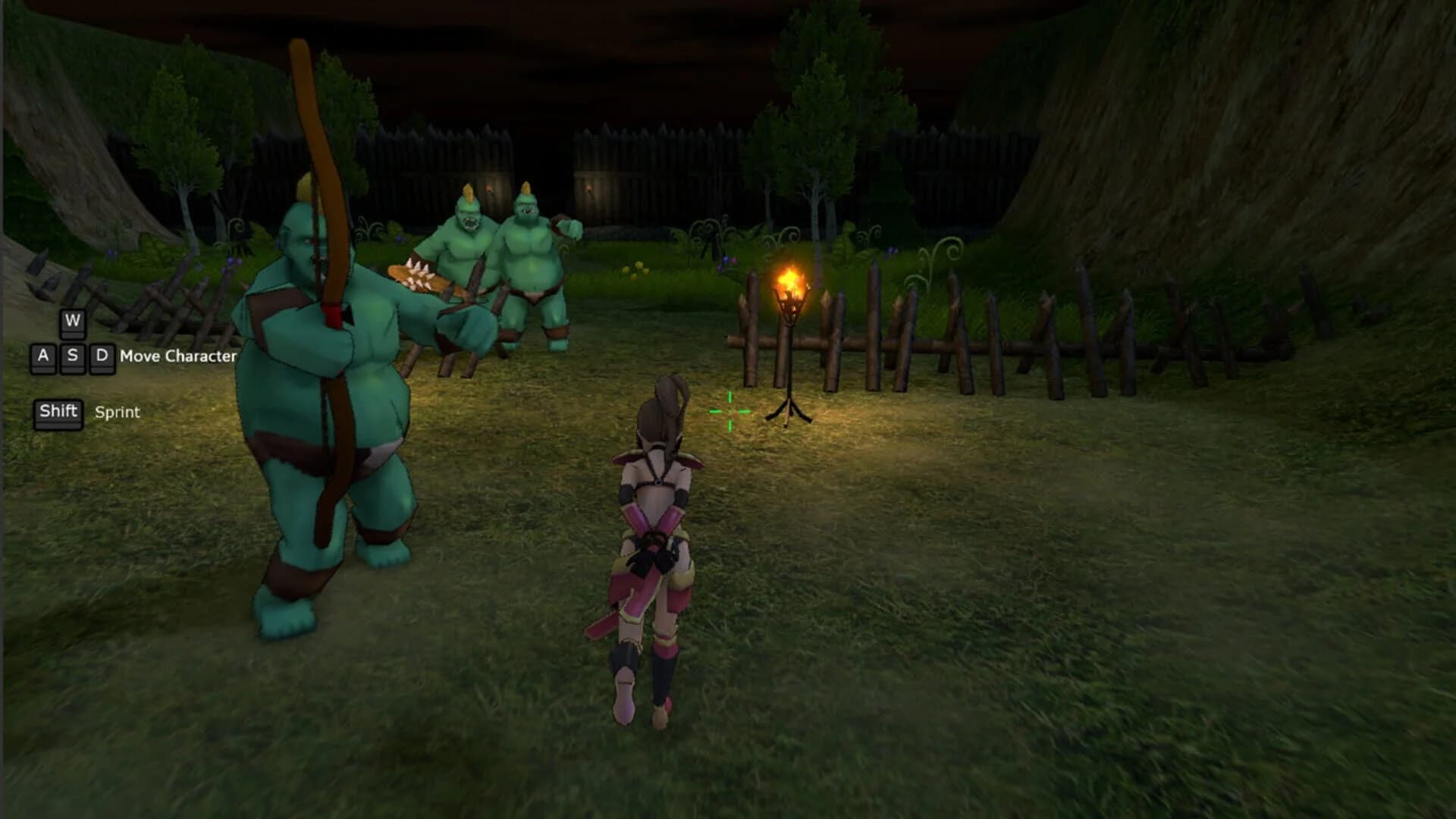1456x819 pixels.
Task: Click the Sprint label text
Action: click(116, 413)
